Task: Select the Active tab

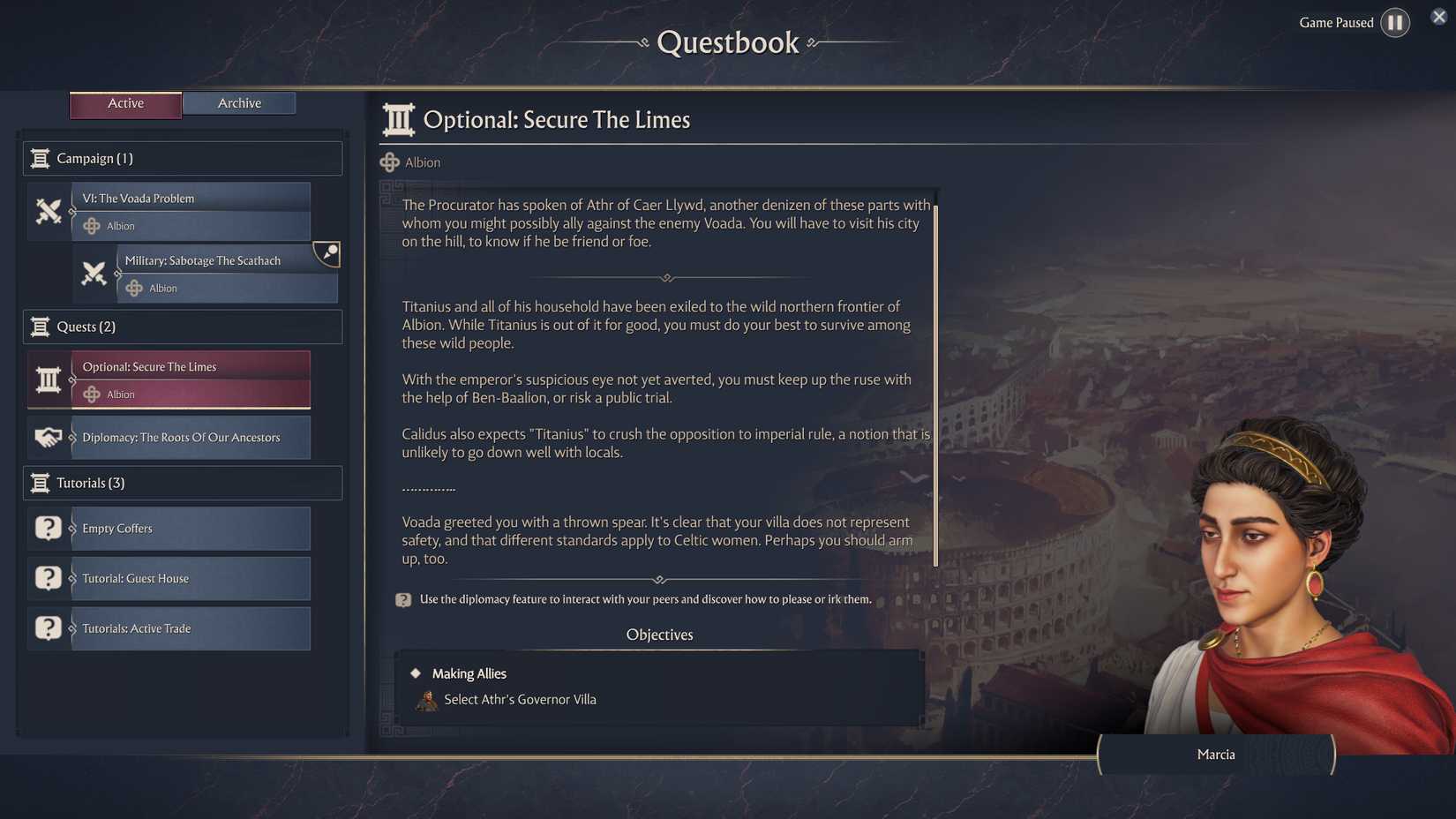Action: [125, 103]
